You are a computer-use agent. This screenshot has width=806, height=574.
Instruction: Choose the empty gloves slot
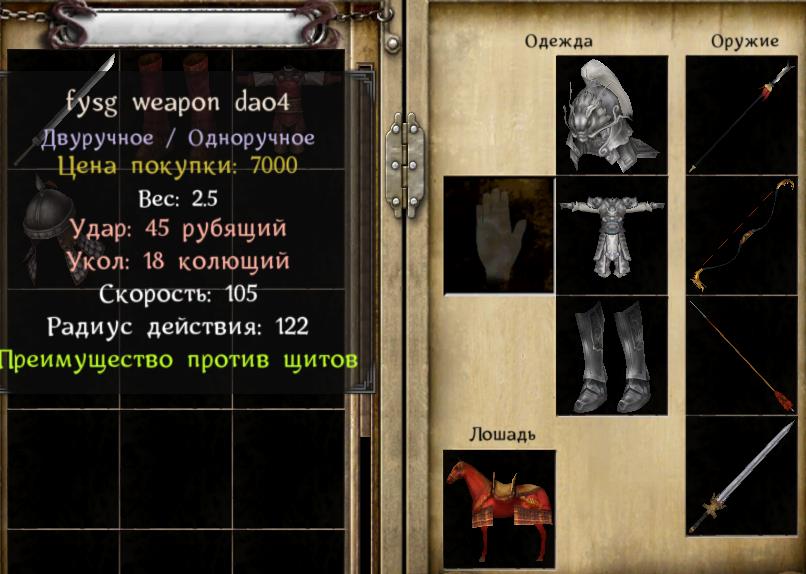coord(499,234)
